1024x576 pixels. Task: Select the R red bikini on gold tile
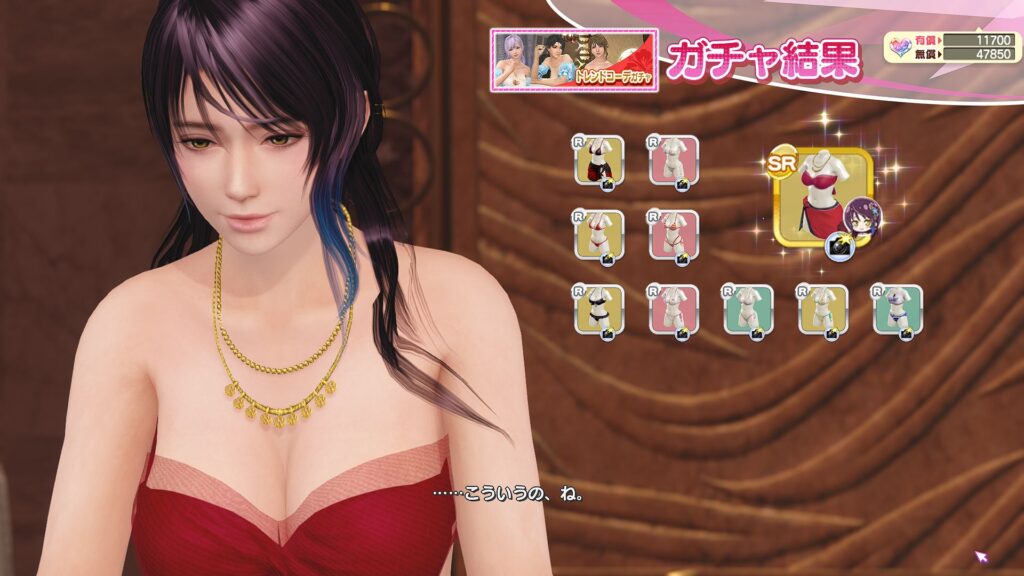599,235
